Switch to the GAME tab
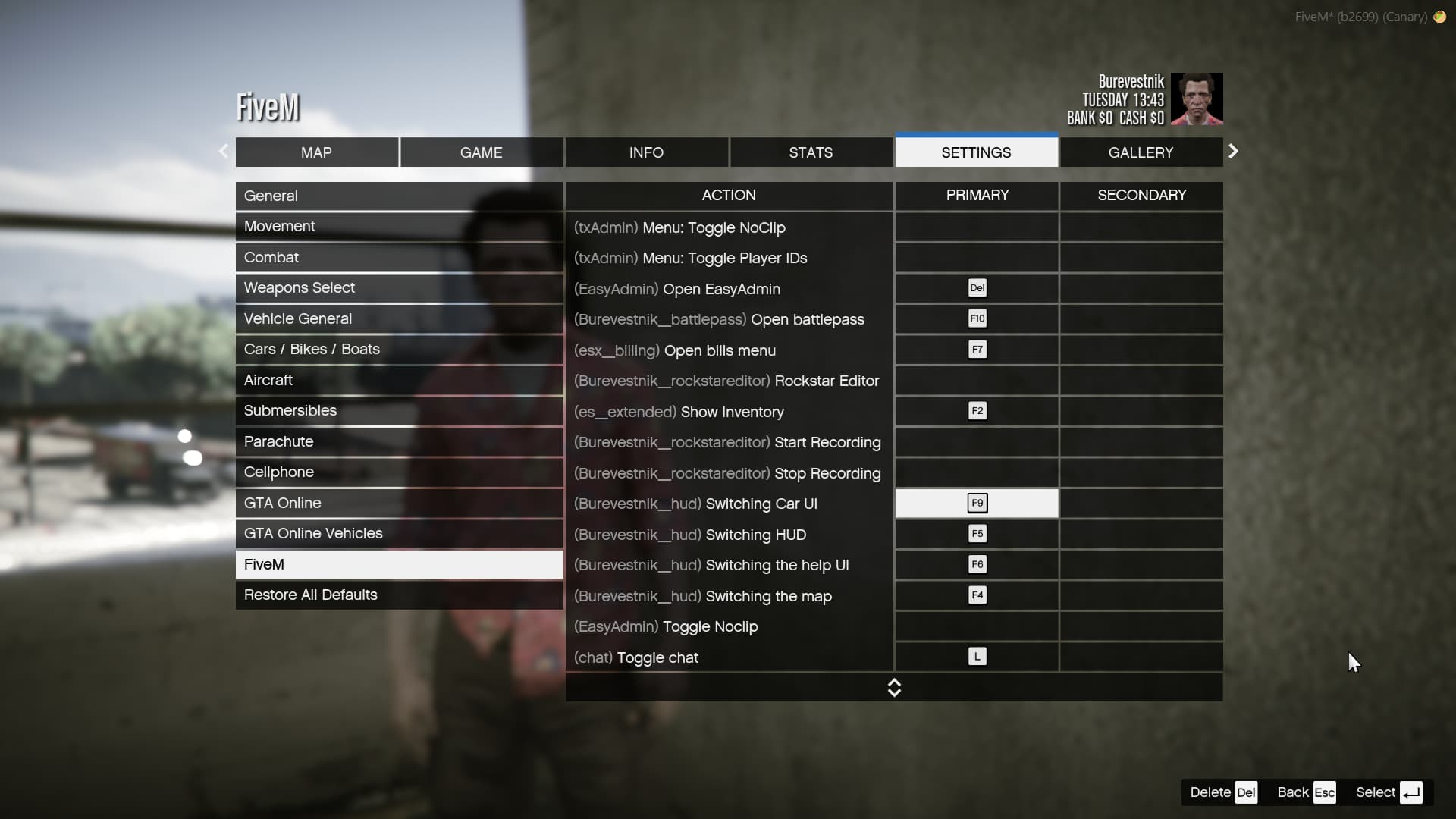The image size is (1456, 819). click(481, 152)
